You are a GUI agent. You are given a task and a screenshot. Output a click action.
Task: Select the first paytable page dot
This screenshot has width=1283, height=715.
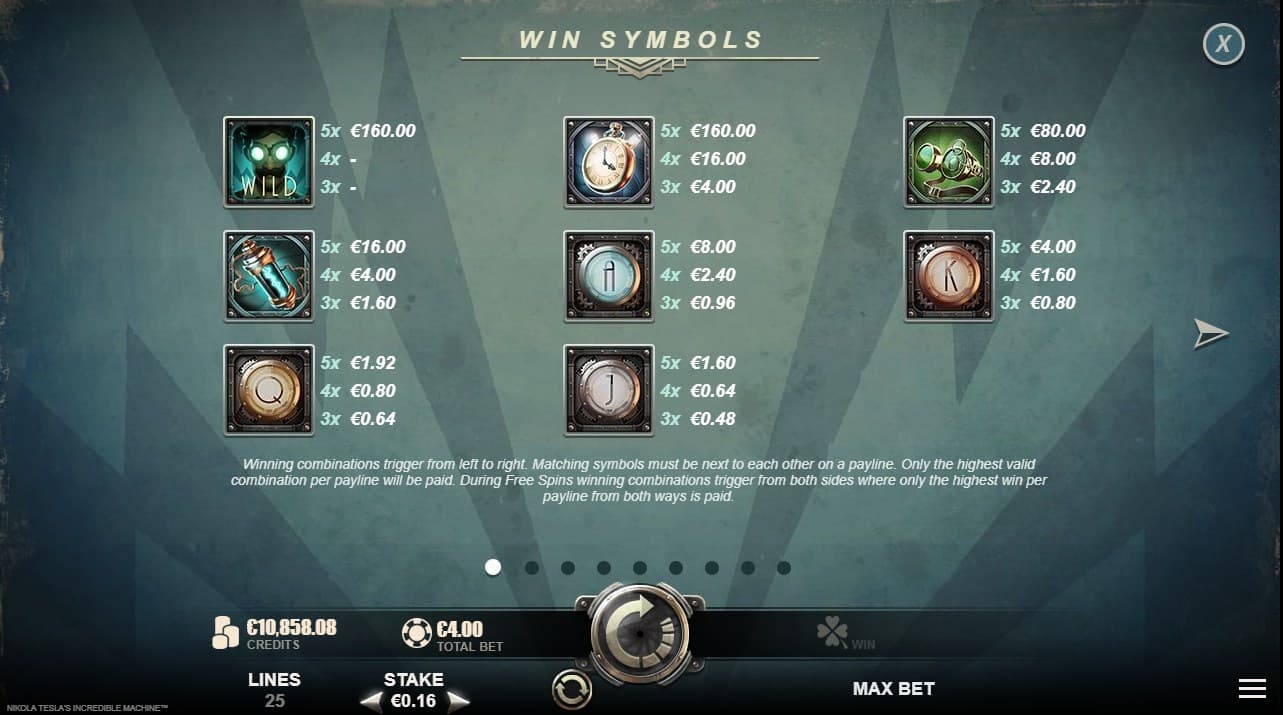[x=492, y=568]
